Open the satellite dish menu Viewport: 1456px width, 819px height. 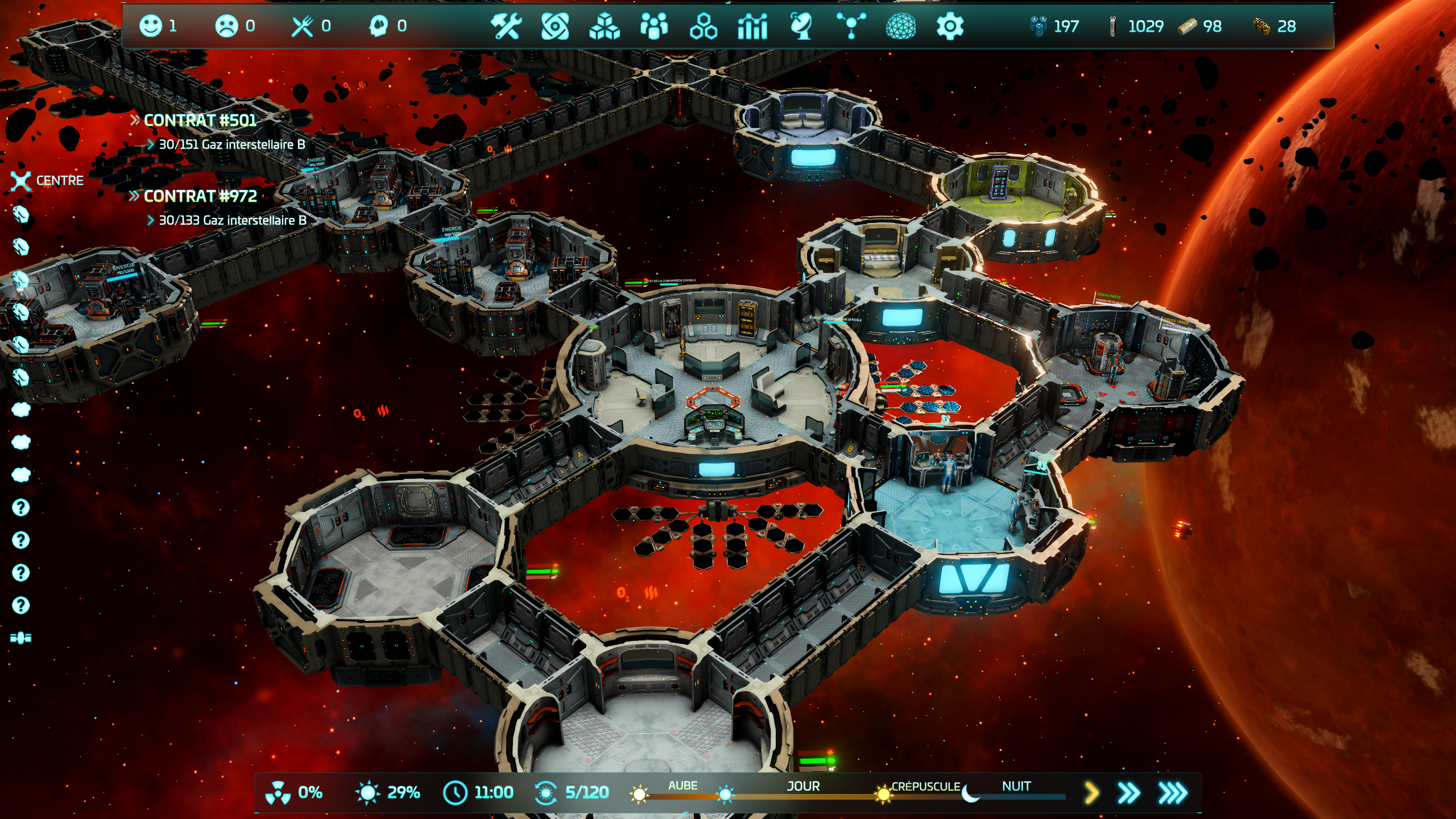click(x=801, y=26)
